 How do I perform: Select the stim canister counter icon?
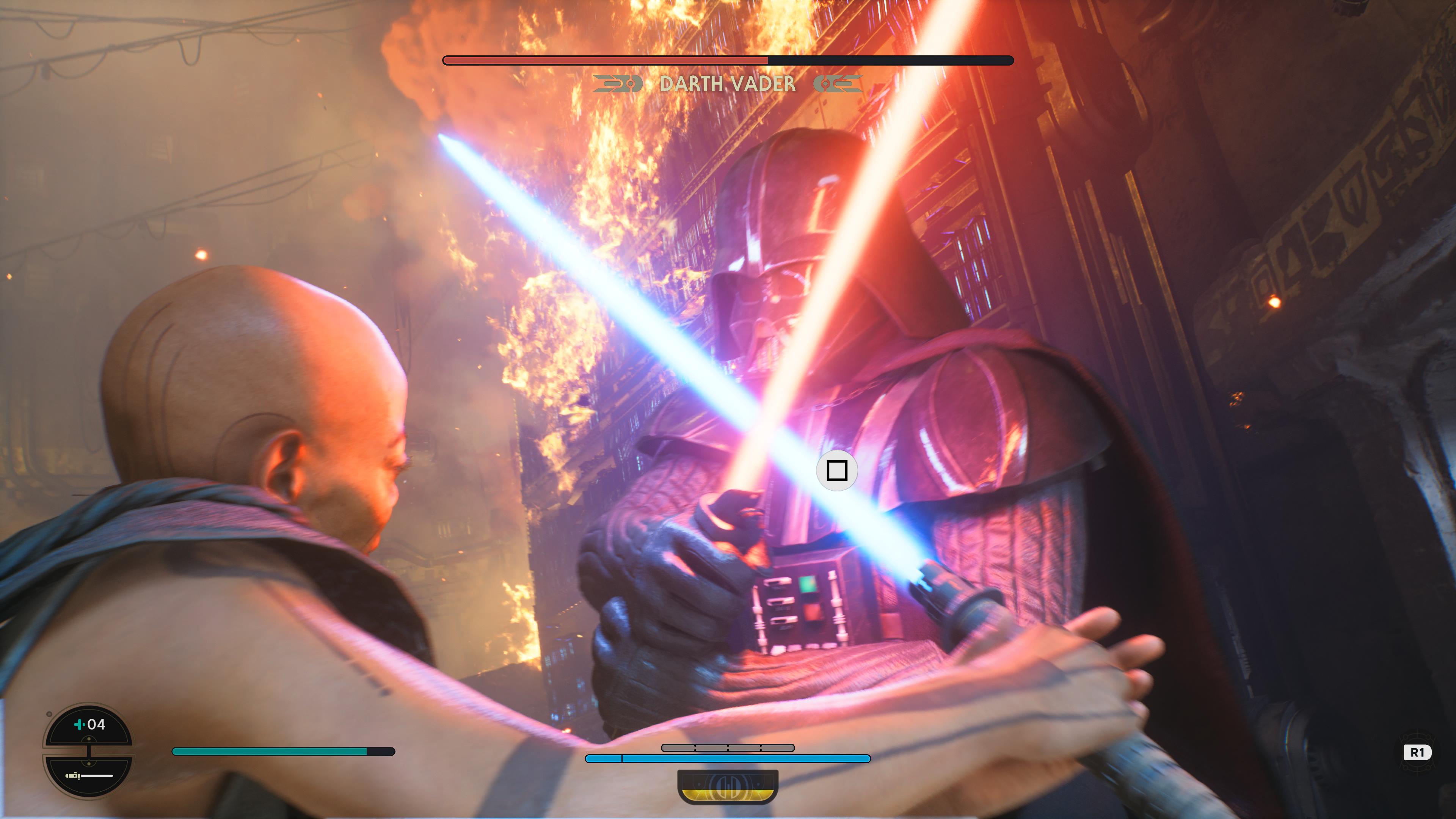pos(89,724)
